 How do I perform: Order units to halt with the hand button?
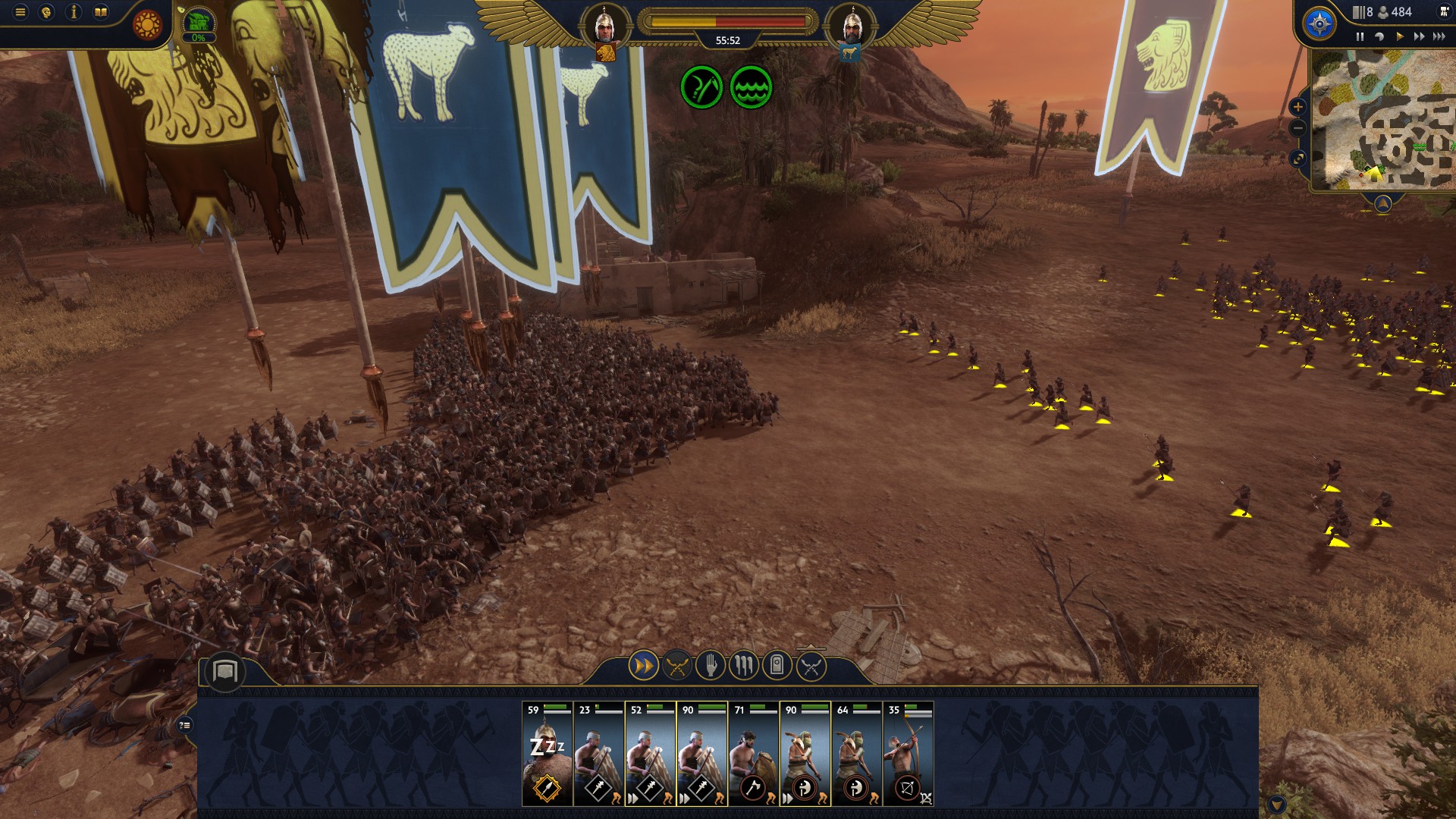(x=711, y=667)
